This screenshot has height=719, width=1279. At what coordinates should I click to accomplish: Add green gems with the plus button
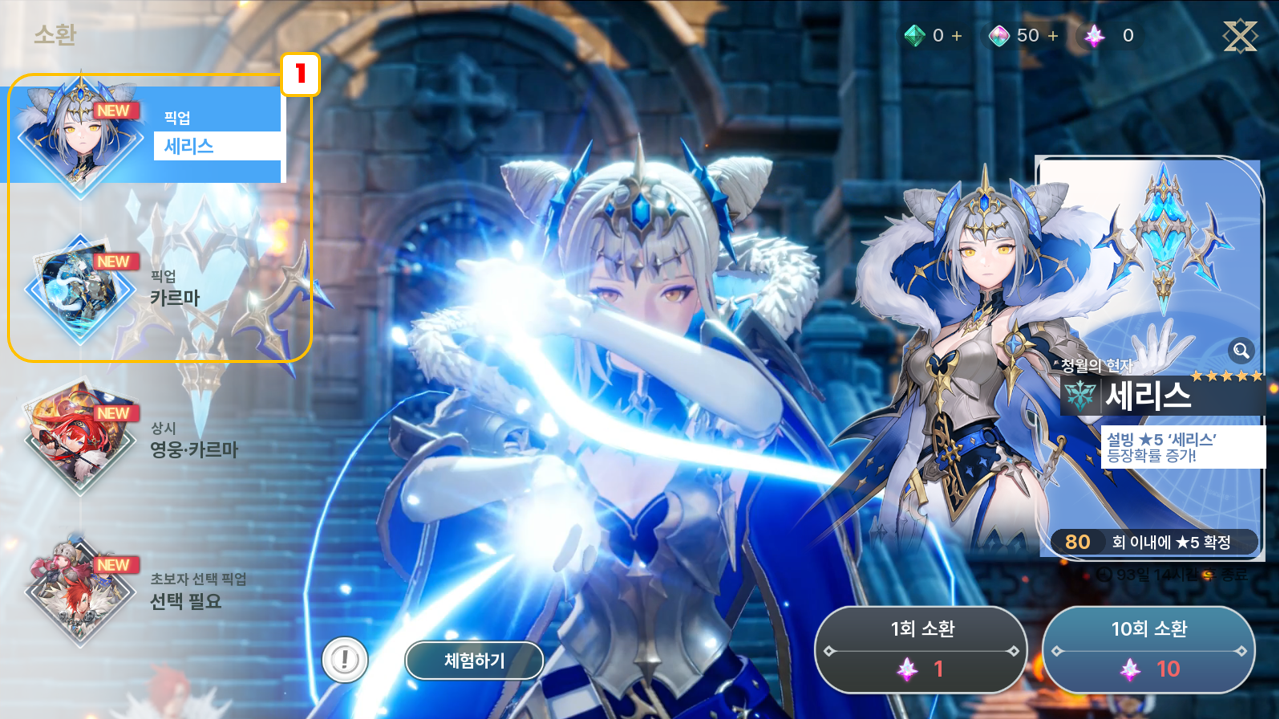coord(957,36)
